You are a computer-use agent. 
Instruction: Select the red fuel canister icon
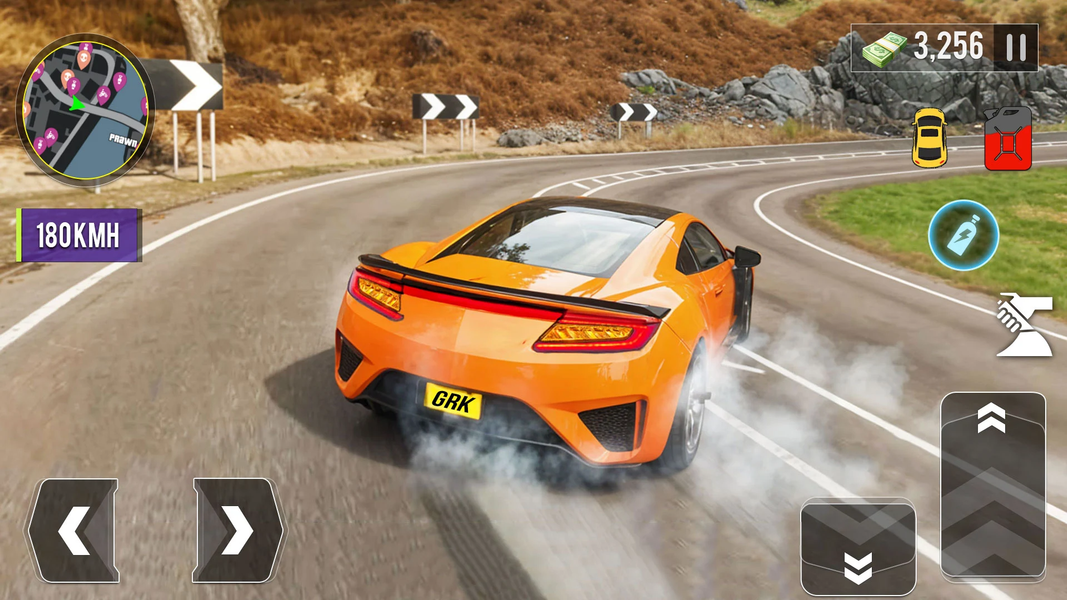pyautogui.click(x=1007, y=138)
